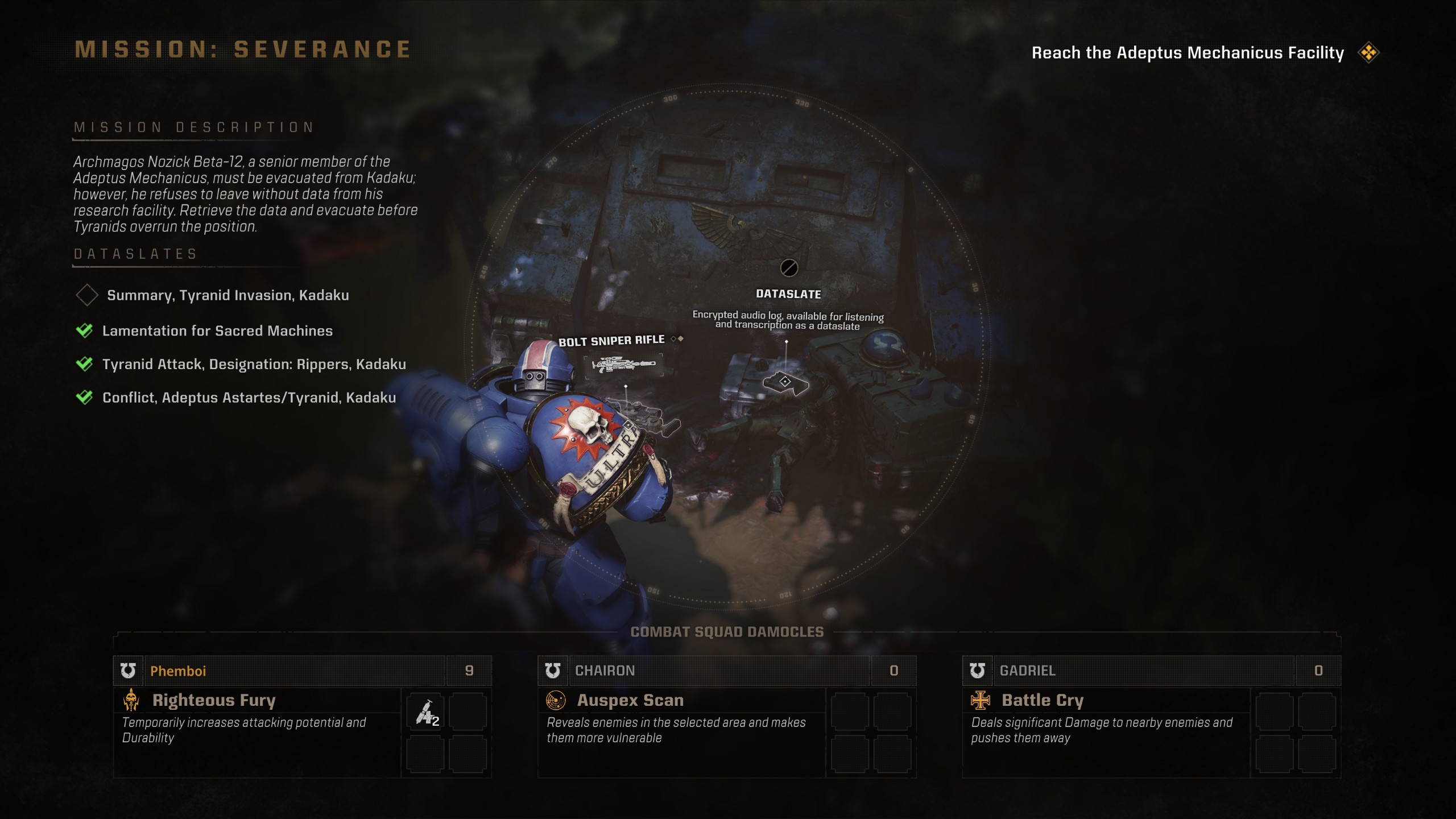The height and width of the screenshot is (819, 1456).
Task: Select the Chairon squad member row
Action: pos(720,671)
